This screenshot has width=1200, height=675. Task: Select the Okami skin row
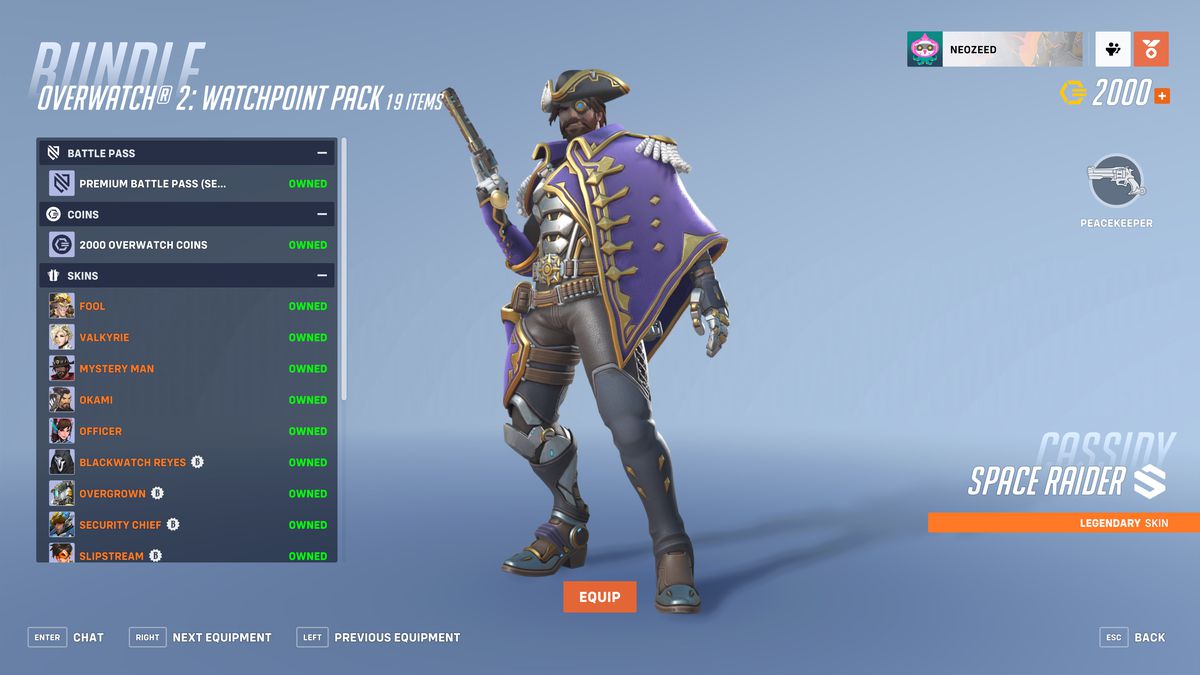point(187,400)
